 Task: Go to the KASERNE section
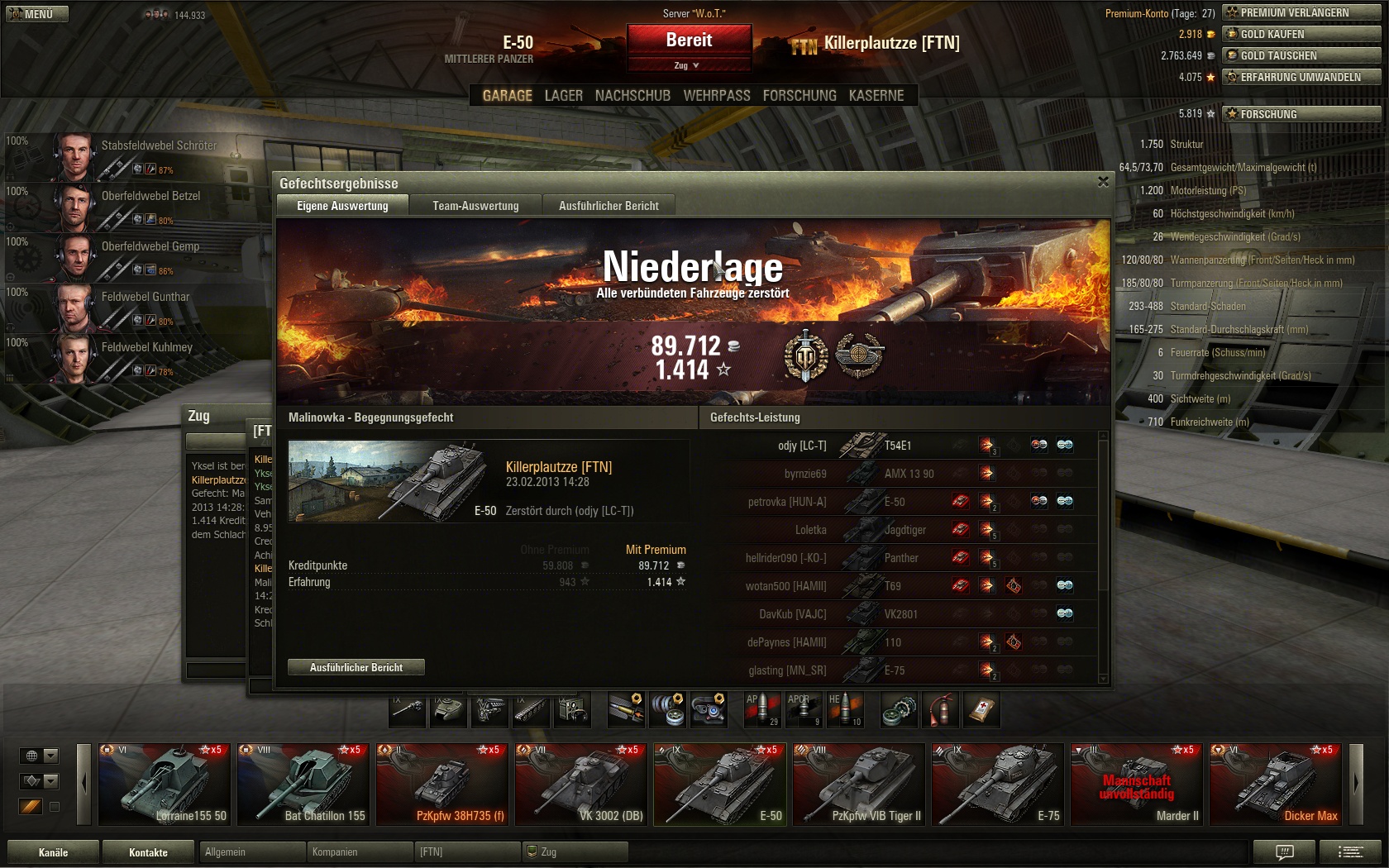pos(876,96)
